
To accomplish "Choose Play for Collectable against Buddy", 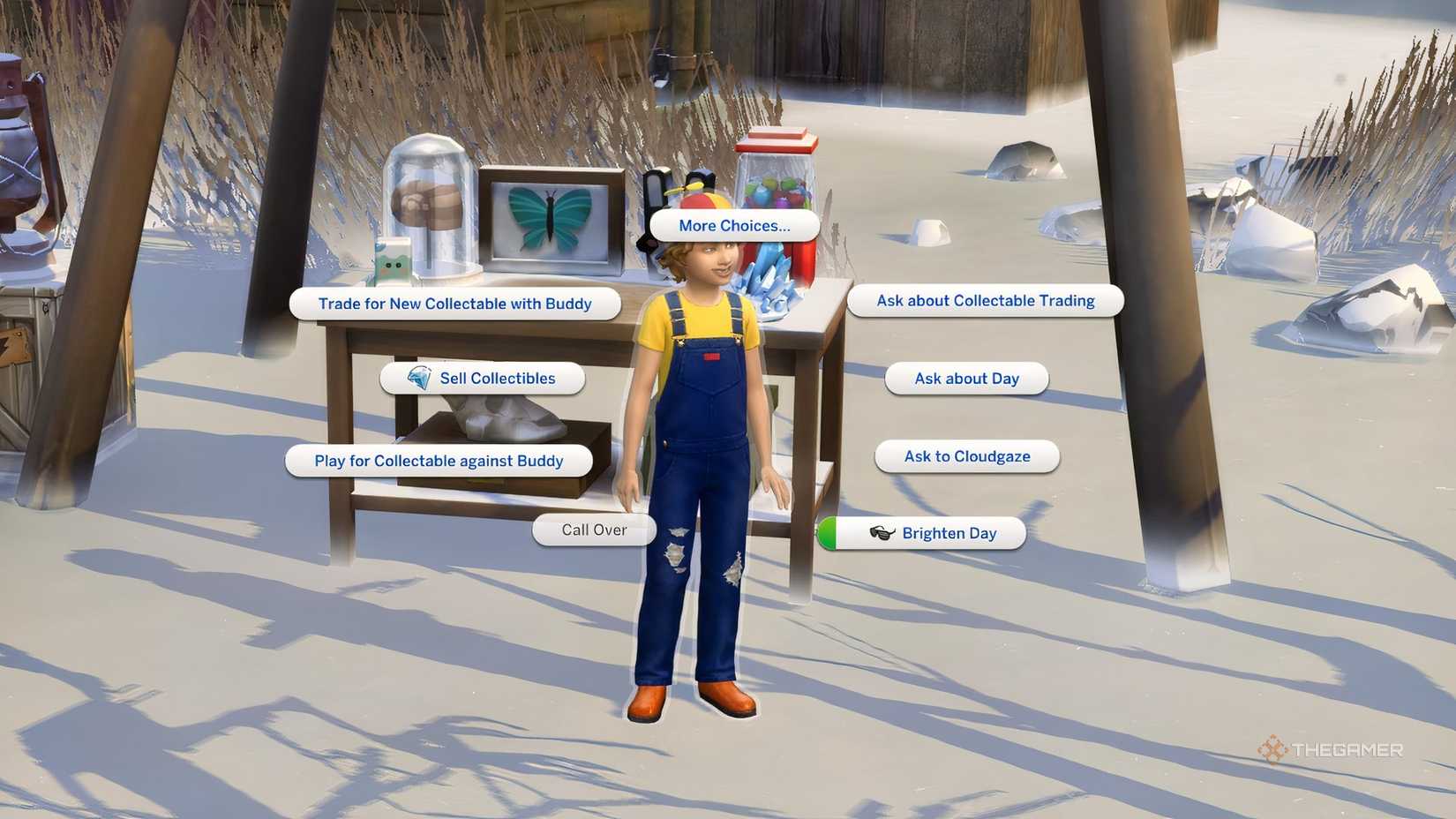I will [438, 460].
